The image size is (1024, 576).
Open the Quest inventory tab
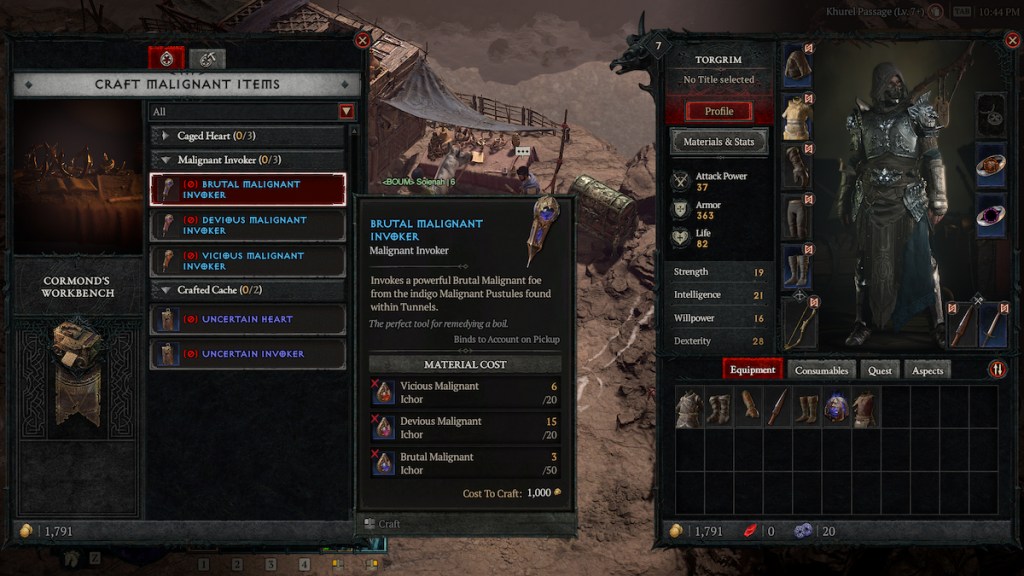point(880,370)
